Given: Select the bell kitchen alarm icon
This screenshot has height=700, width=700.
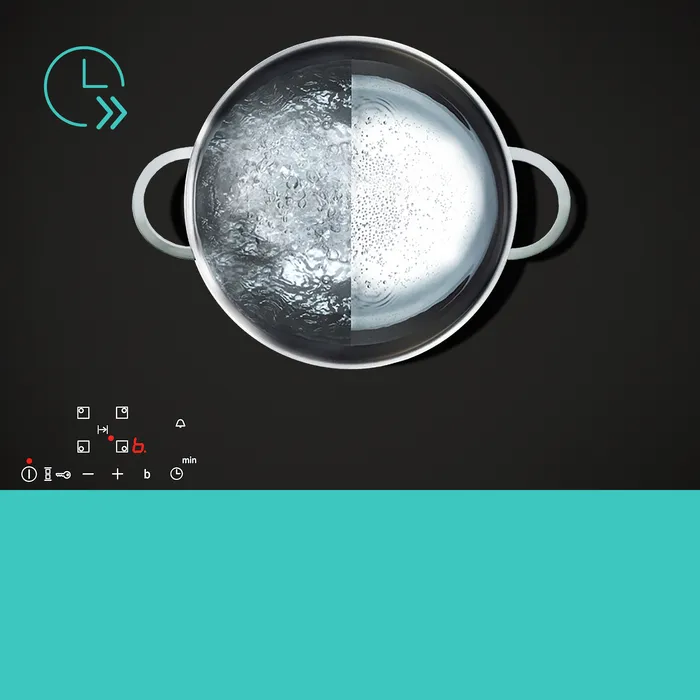Looking at the screenshot, I should coord(180,424).
